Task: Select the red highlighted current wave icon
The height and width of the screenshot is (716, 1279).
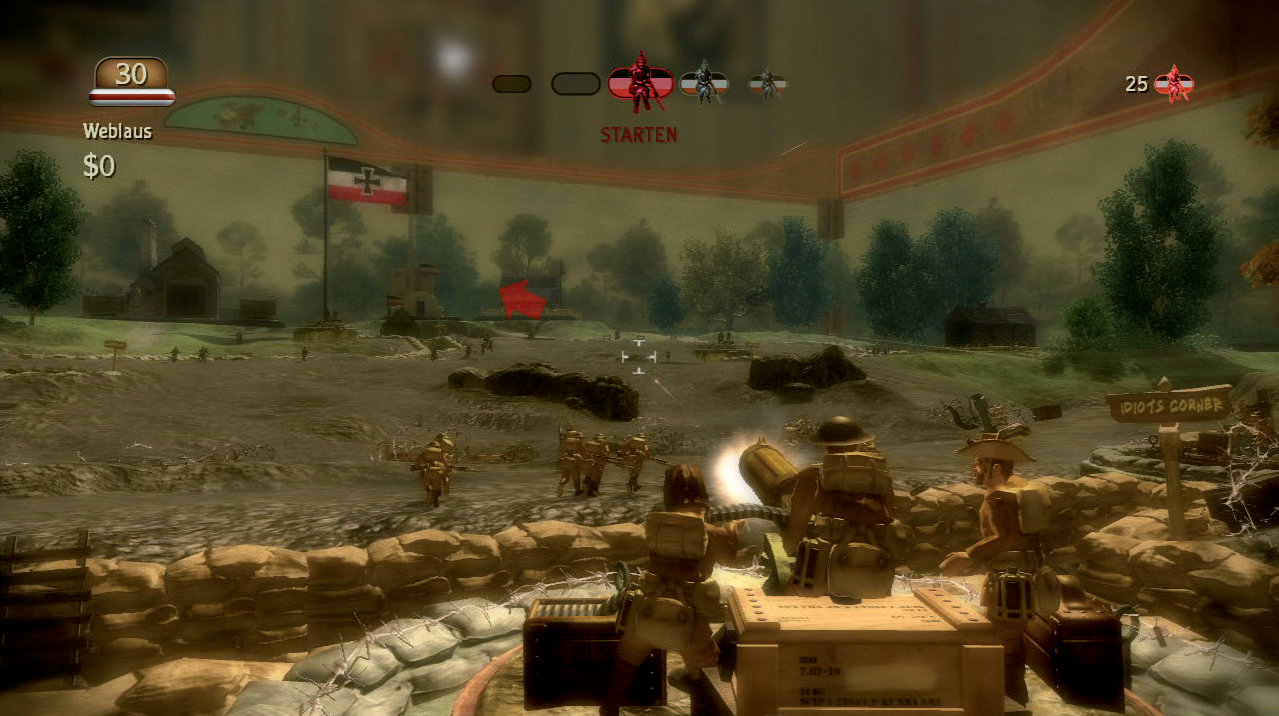Action: point(641,83)
